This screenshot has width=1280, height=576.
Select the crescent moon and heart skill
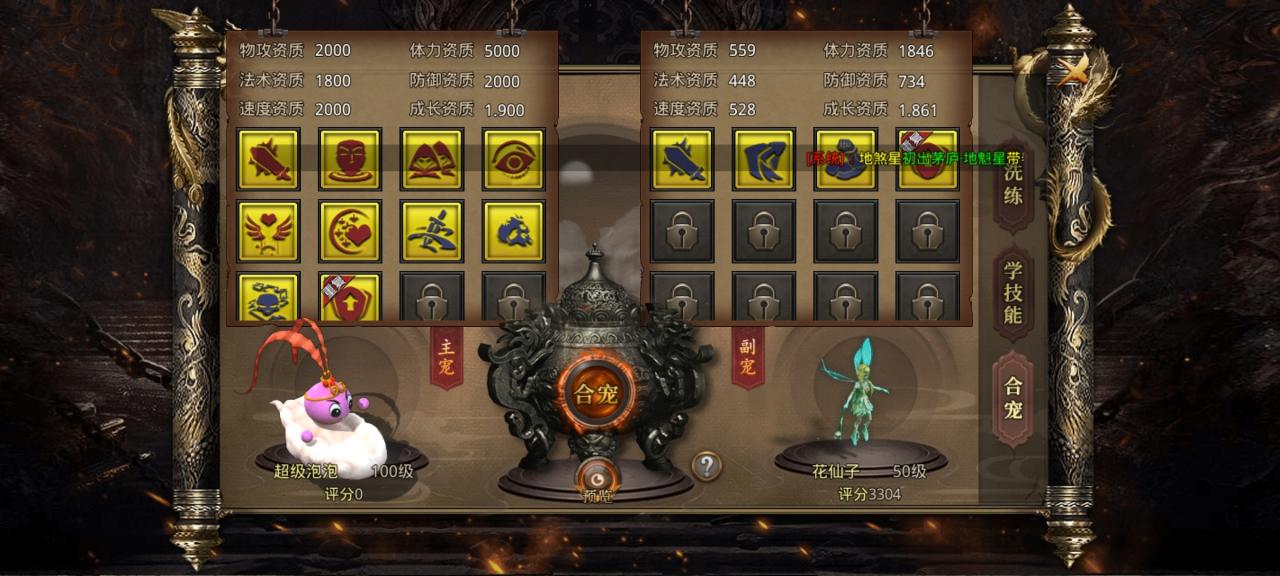pos(350,231)
